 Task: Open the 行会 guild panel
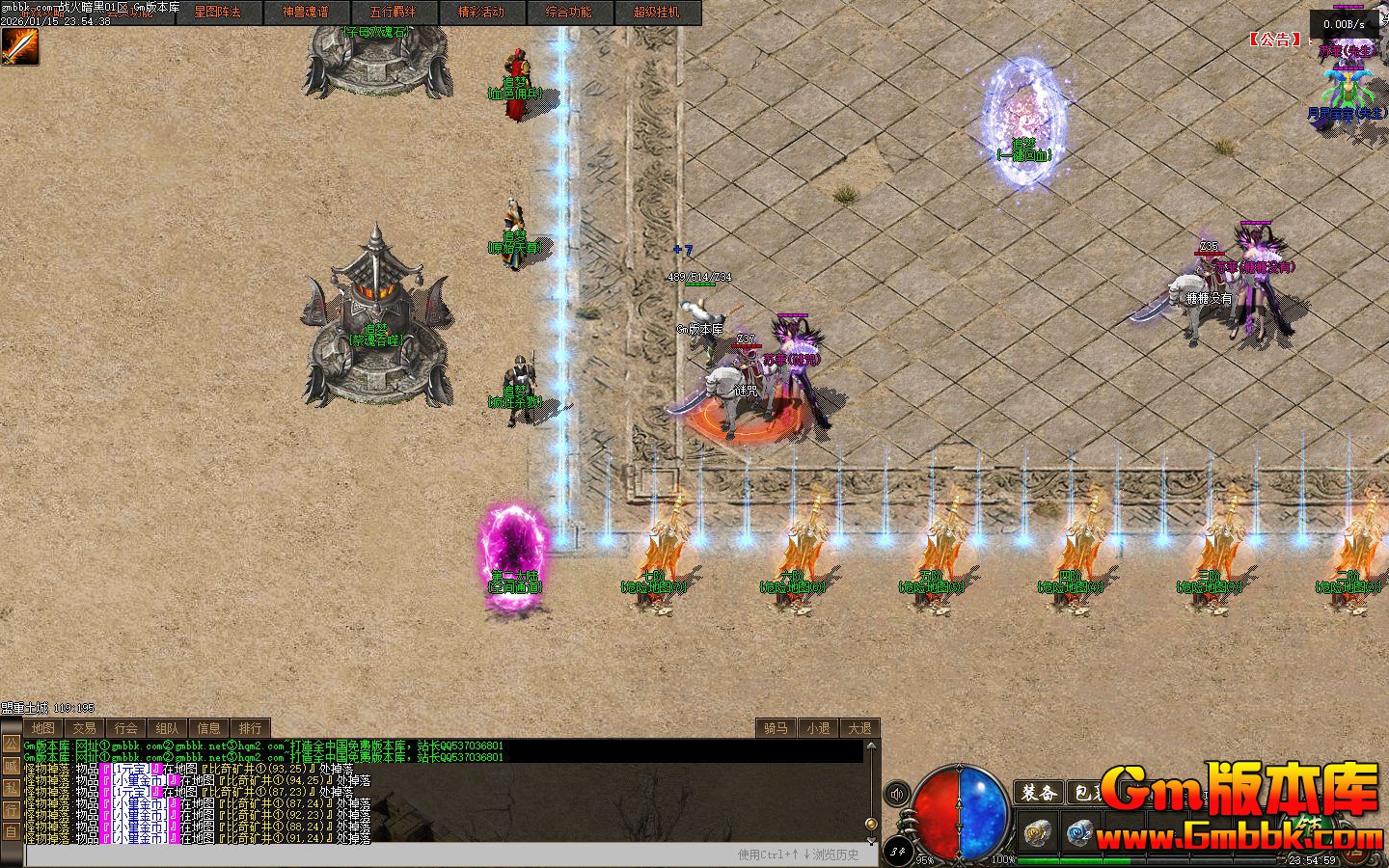125,728
